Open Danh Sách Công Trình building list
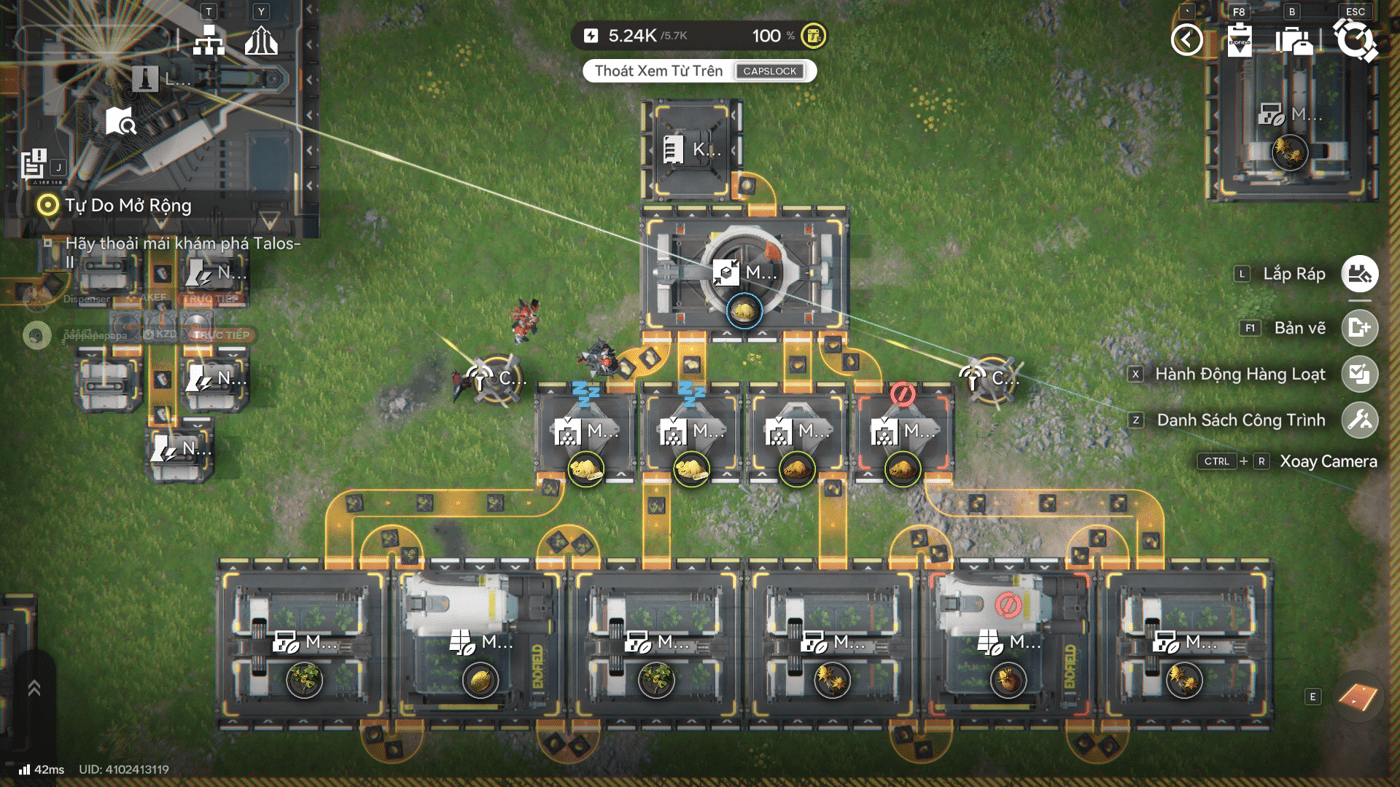 coord(1360,420)
